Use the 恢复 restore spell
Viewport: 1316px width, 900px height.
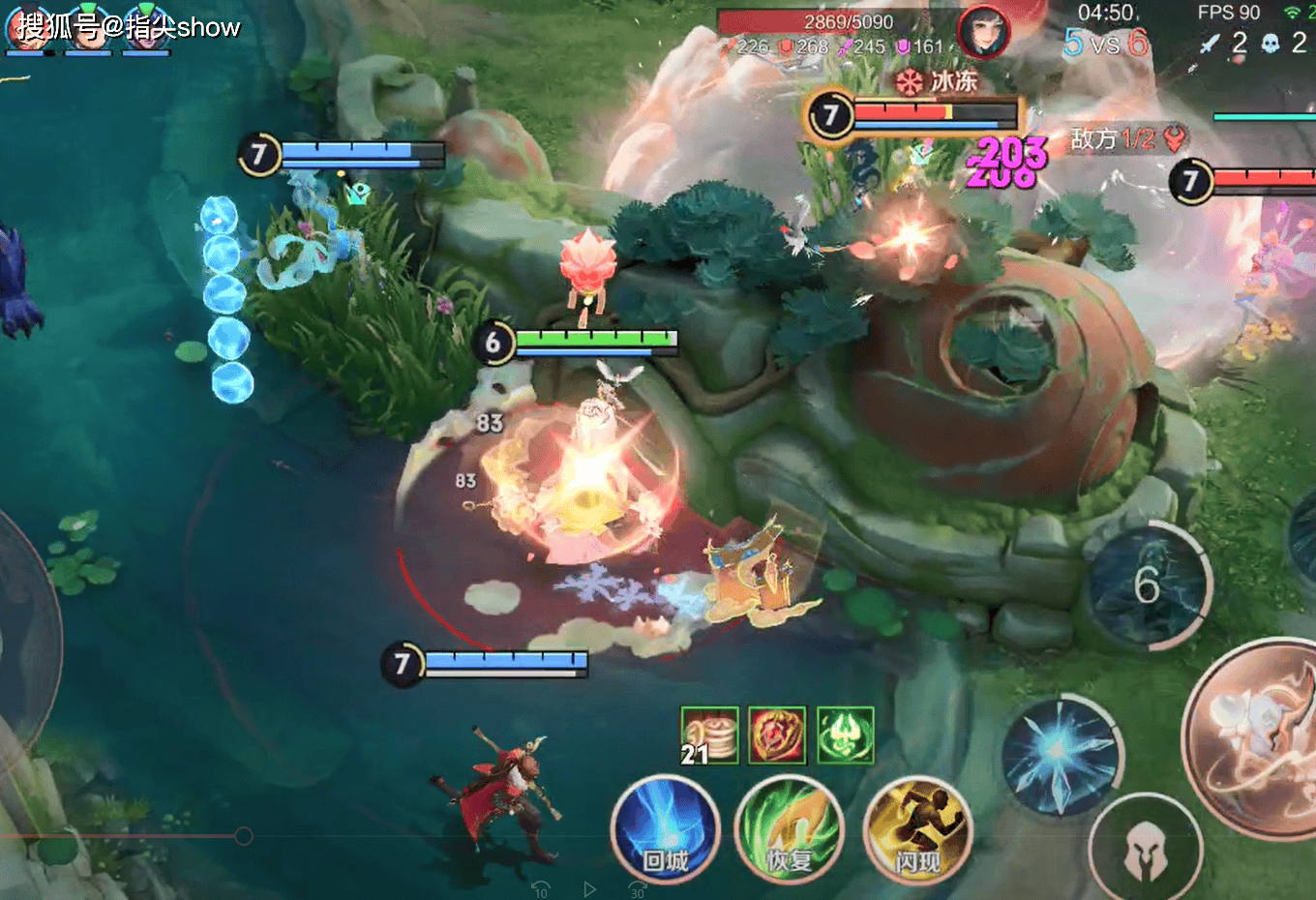pyautogui.click(x=790, y=831)
